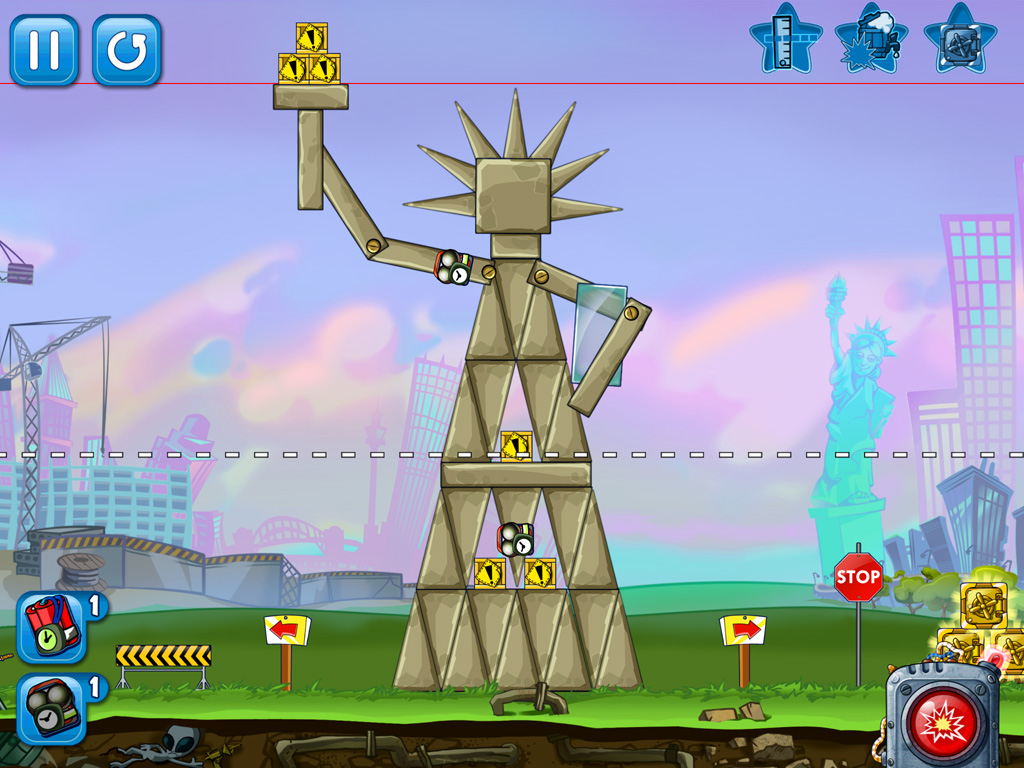Check the safe crate star goal
The height and width of the screenshot is (768, 1024).
pos(959,40)
